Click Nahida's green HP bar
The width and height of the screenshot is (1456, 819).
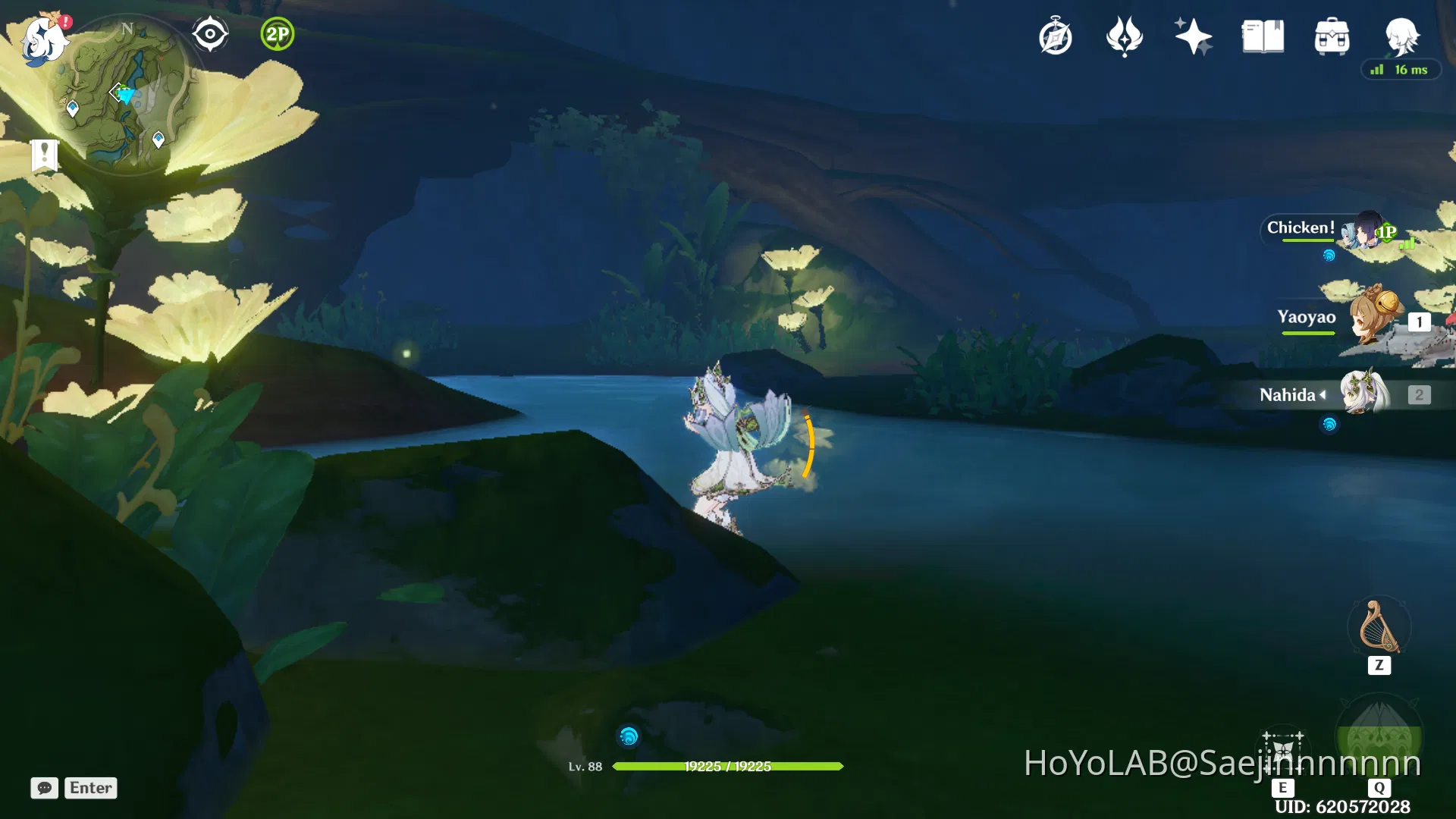pyautogui.click(x=728, y=767)
